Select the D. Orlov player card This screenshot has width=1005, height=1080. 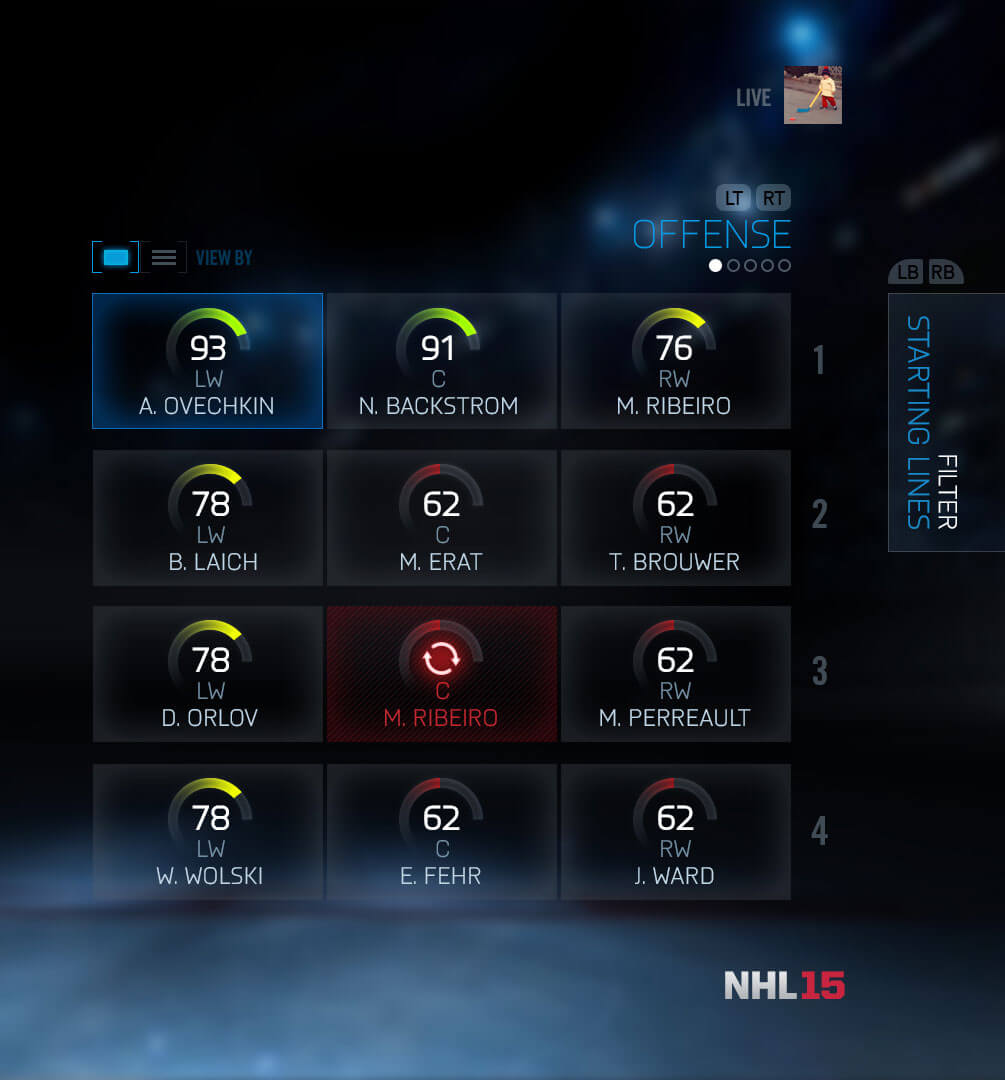pyautogui.click(x=207, y=673)
